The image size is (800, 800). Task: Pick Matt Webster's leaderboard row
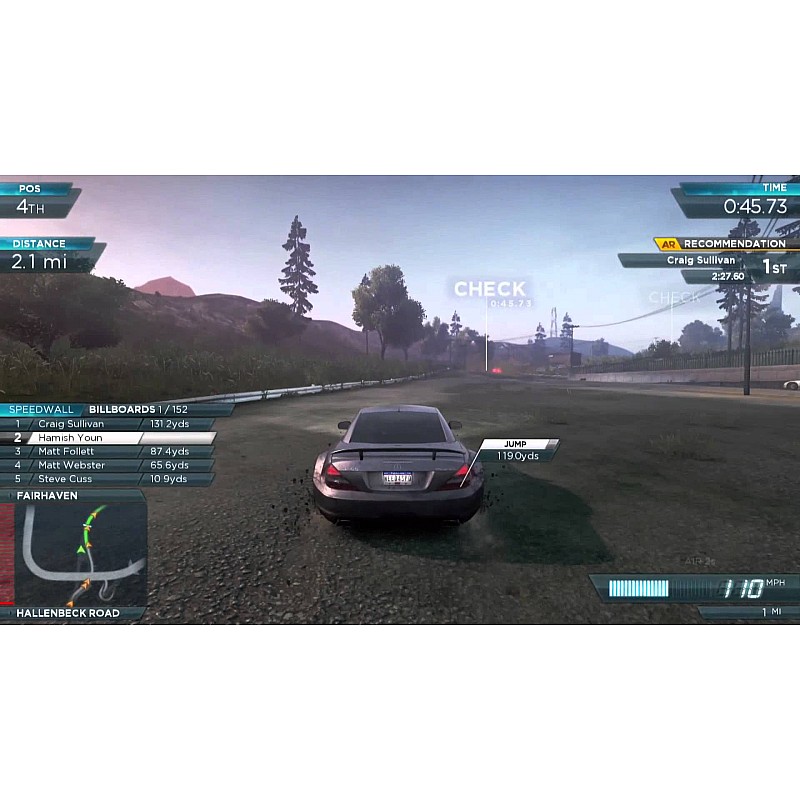[110, 465]
